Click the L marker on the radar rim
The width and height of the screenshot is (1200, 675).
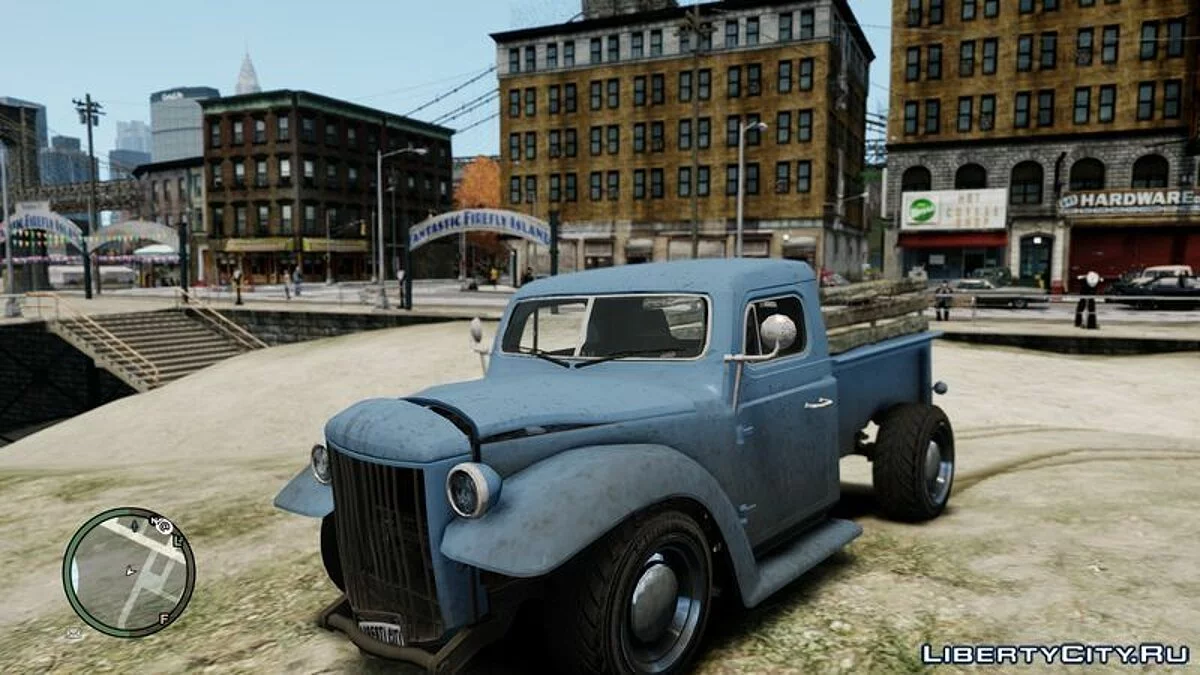click(178, 541)
